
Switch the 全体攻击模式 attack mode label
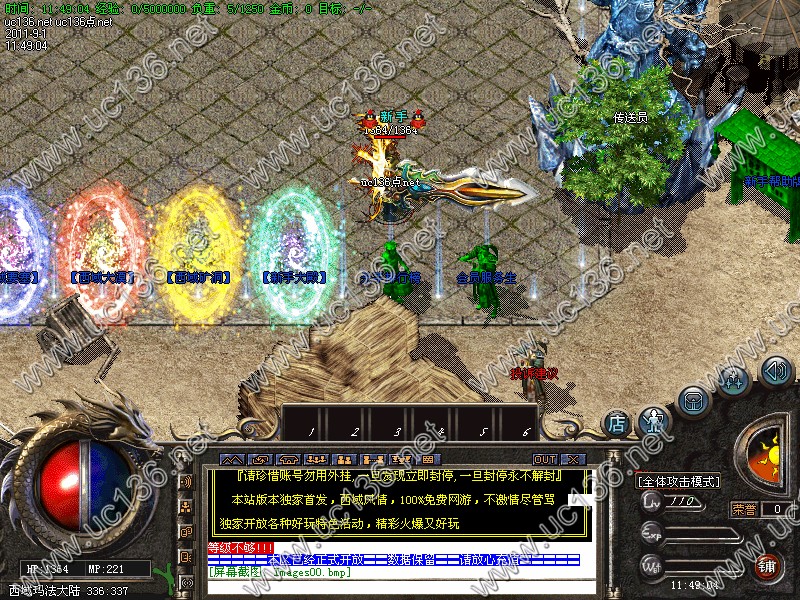tap(678, 481)
